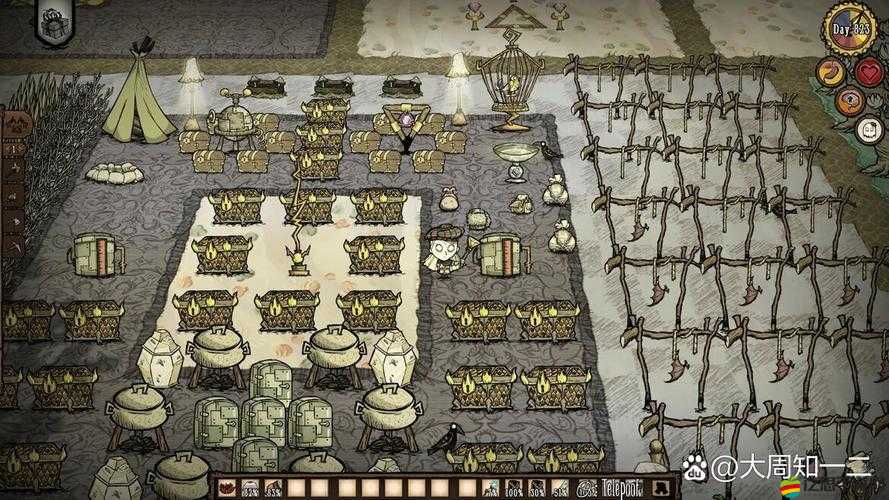
Task: Select the inventory item showing 32%
Action: [x=250, y=487]
